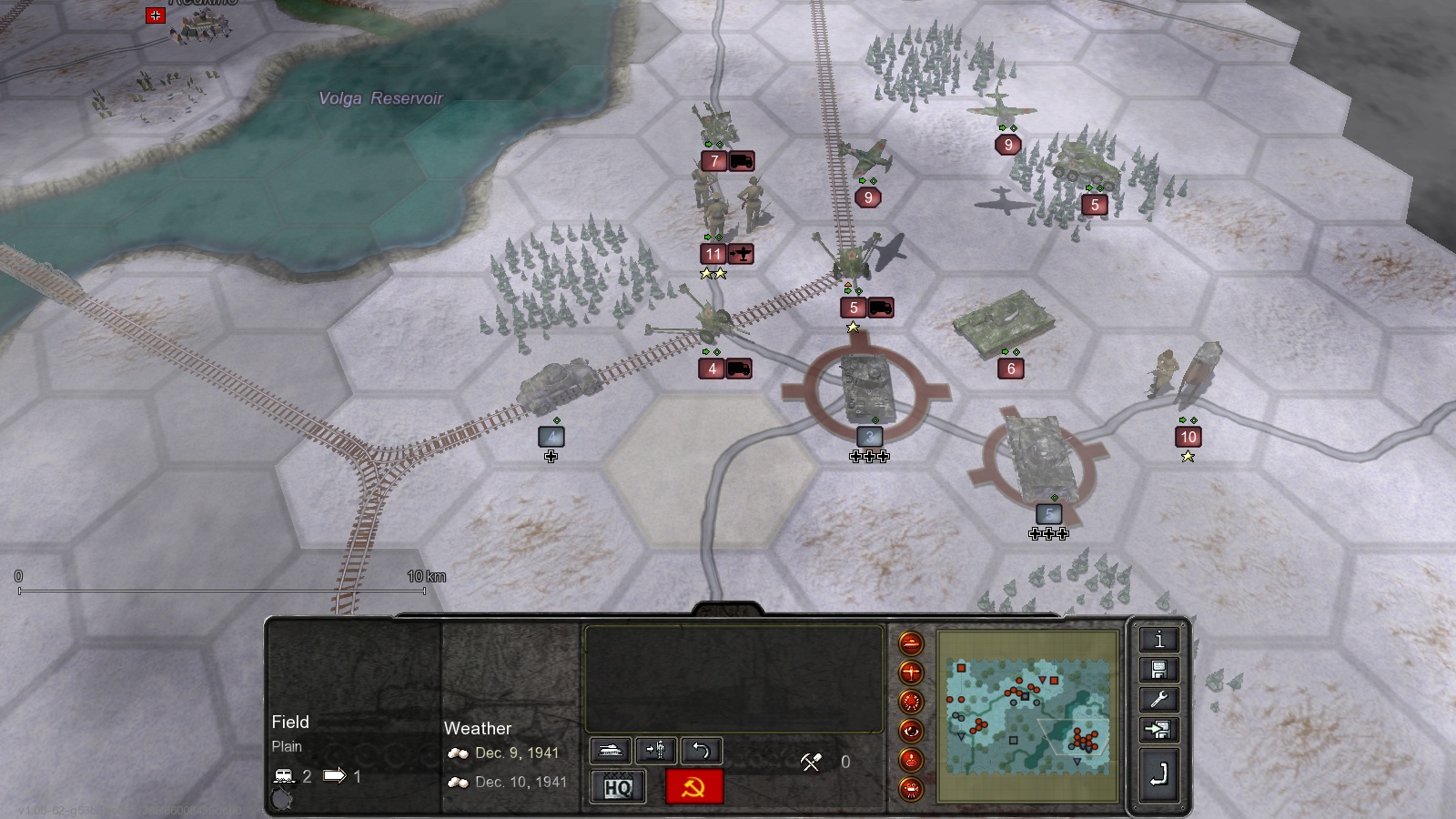Click the reinforce soldier button
This screenshot has height=819, width=1456.
point(655,751)
